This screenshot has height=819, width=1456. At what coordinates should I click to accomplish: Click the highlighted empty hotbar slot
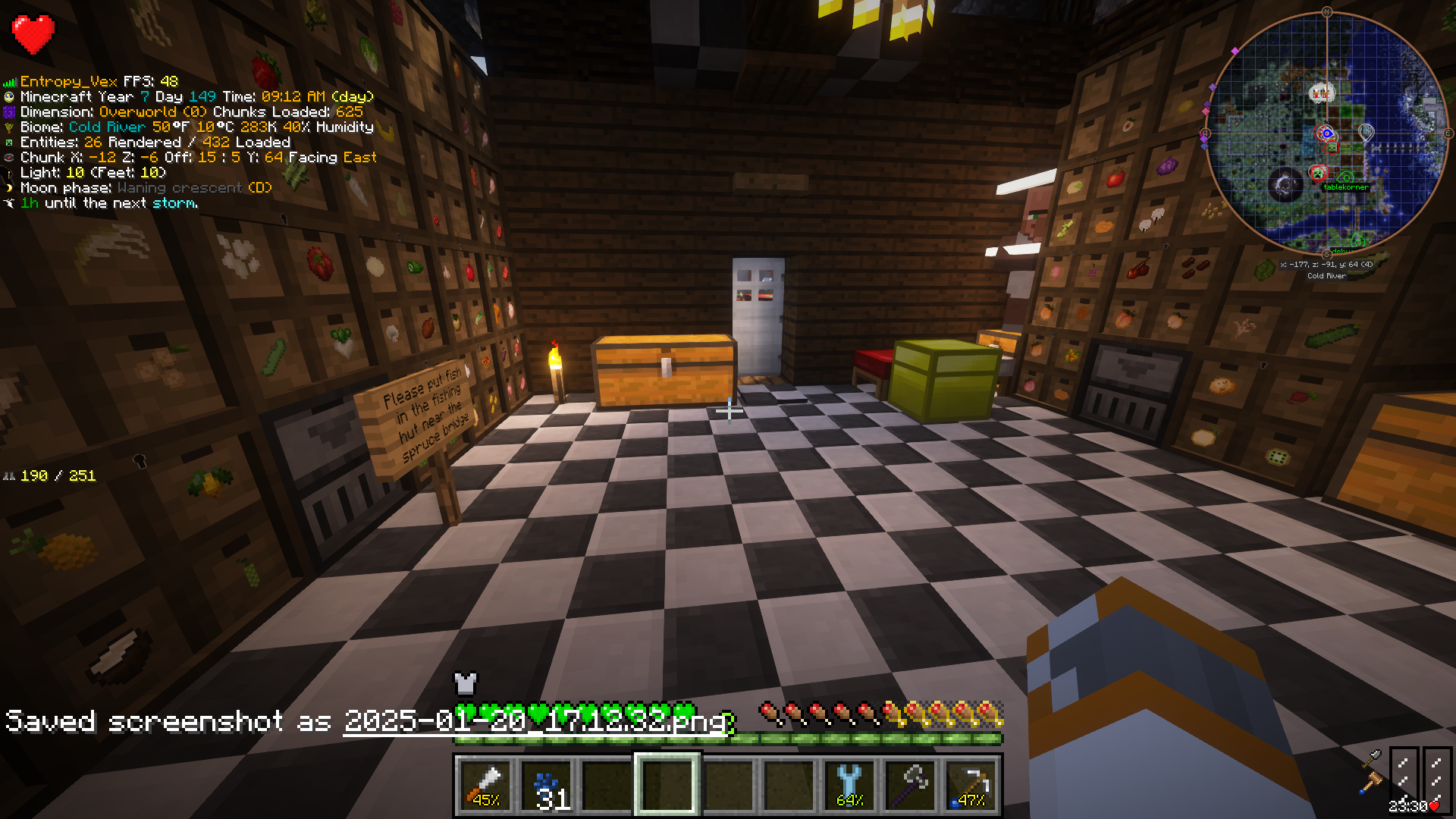[667, 784]
